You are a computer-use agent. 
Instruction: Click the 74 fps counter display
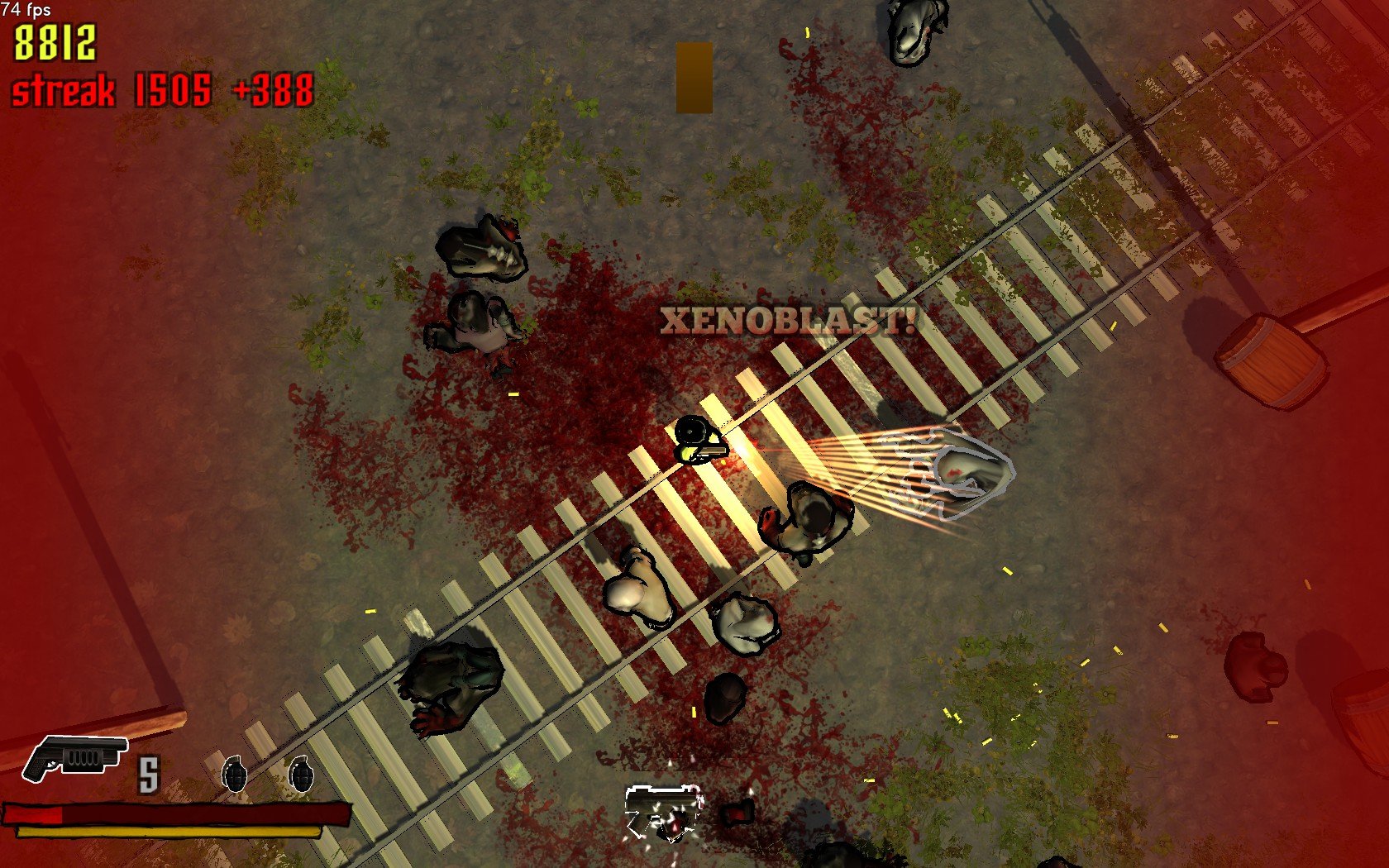(27, 12)
